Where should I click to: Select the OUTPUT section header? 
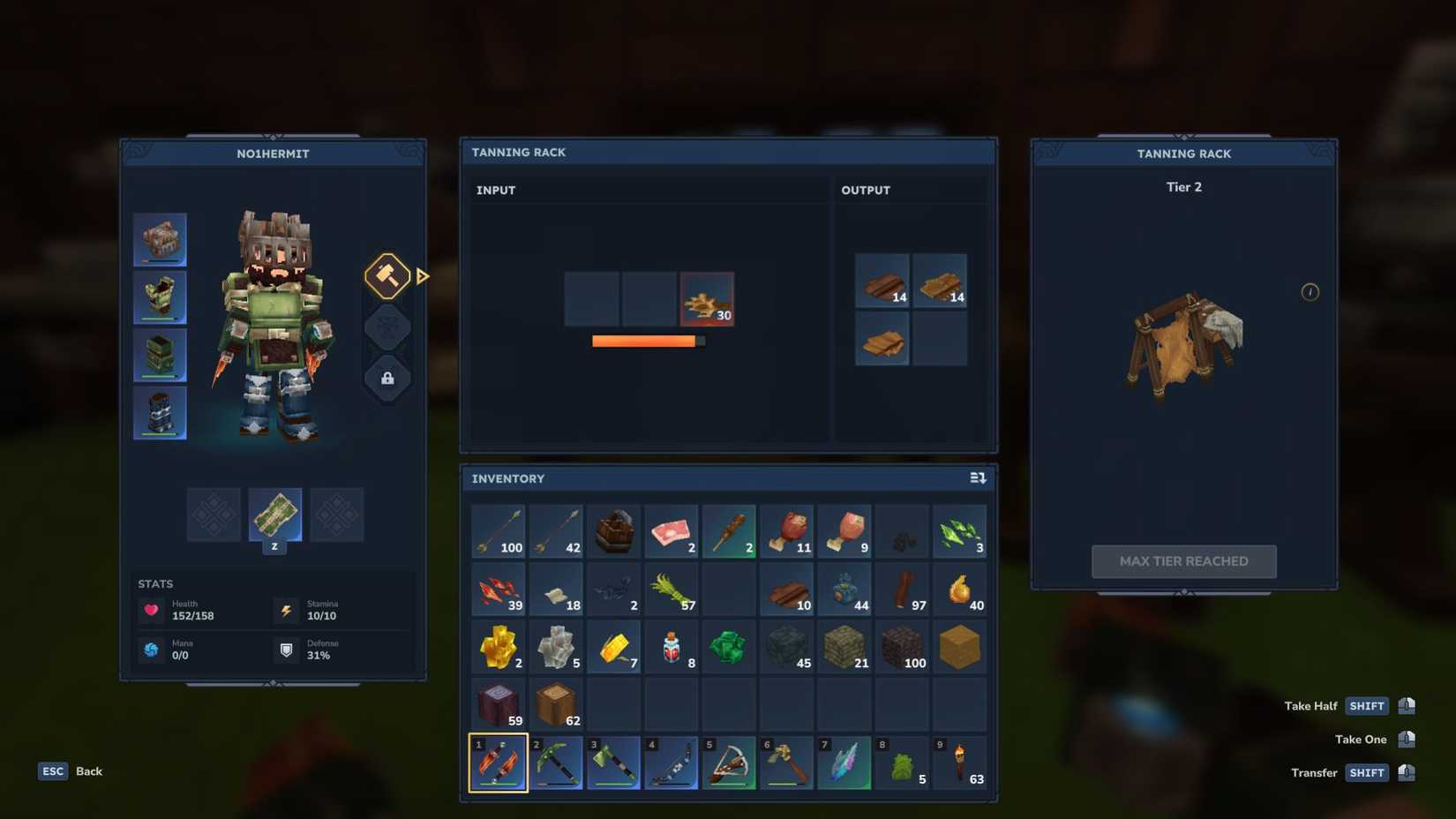click(866, 190)
